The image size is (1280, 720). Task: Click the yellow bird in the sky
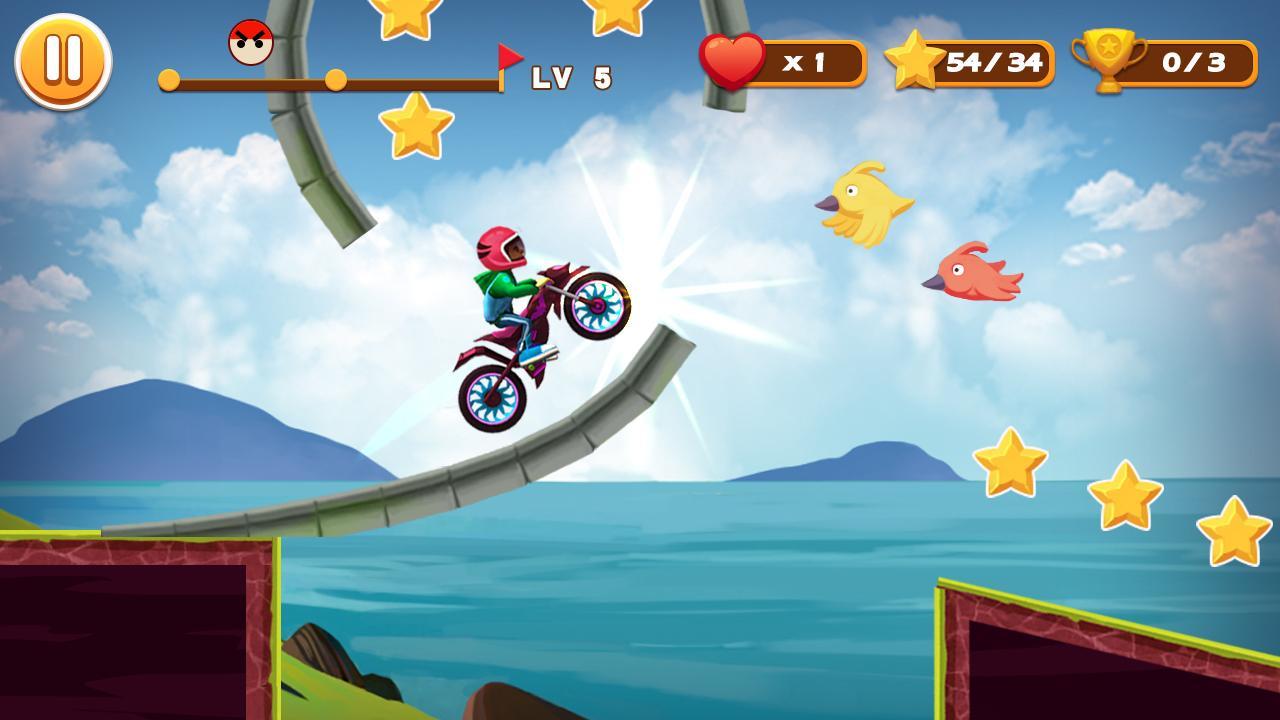865,200
